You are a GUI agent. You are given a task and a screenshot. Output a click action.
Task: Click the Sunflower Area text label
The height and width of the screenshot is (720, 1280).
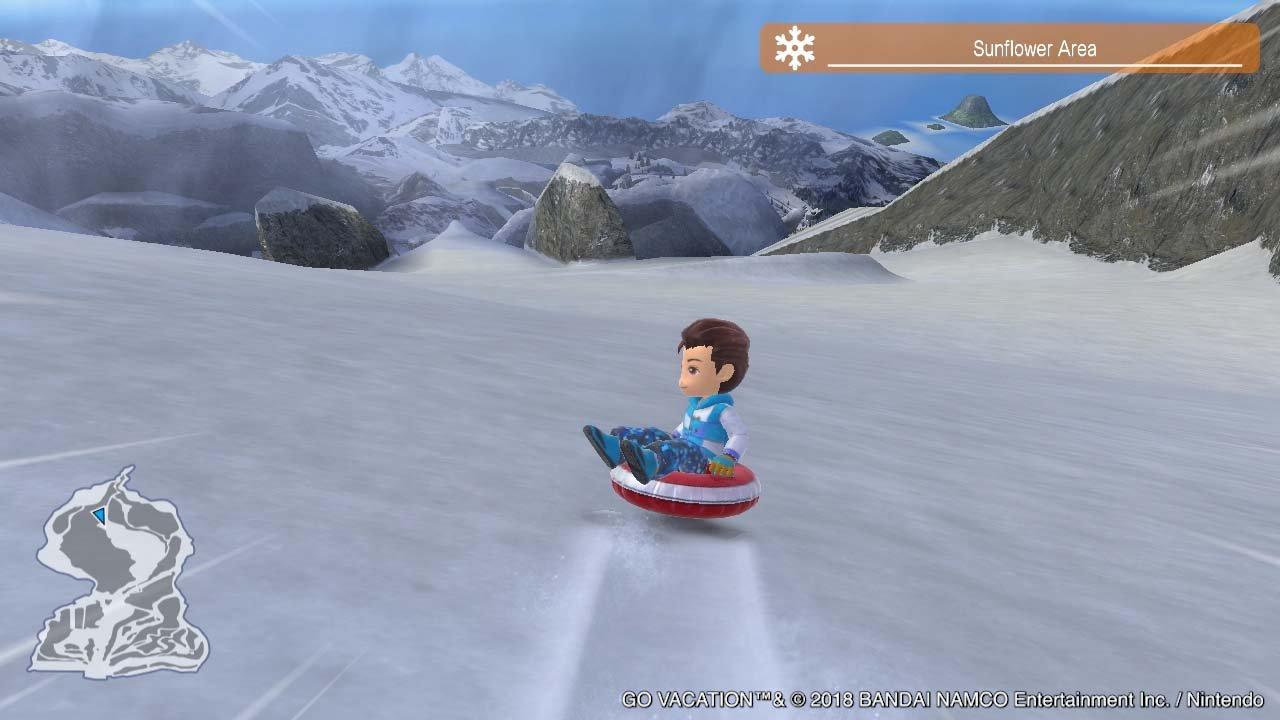[x=1035, y=47]
